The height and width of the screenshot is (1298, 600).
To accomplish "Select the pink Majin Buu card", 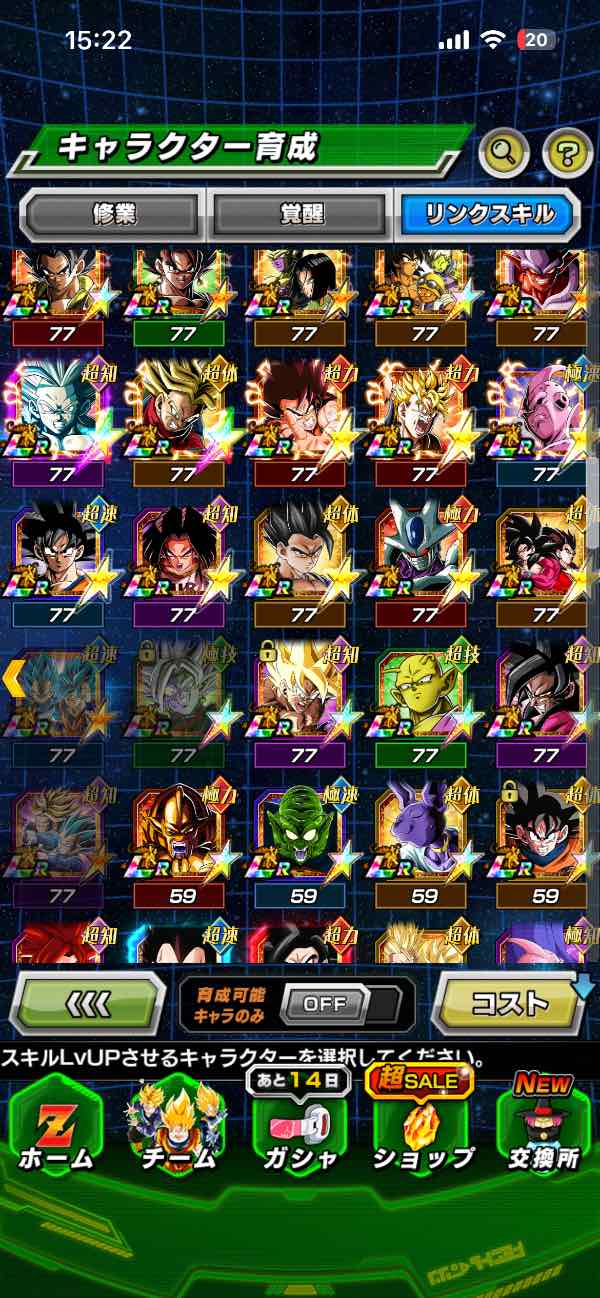I will (545, 415).
